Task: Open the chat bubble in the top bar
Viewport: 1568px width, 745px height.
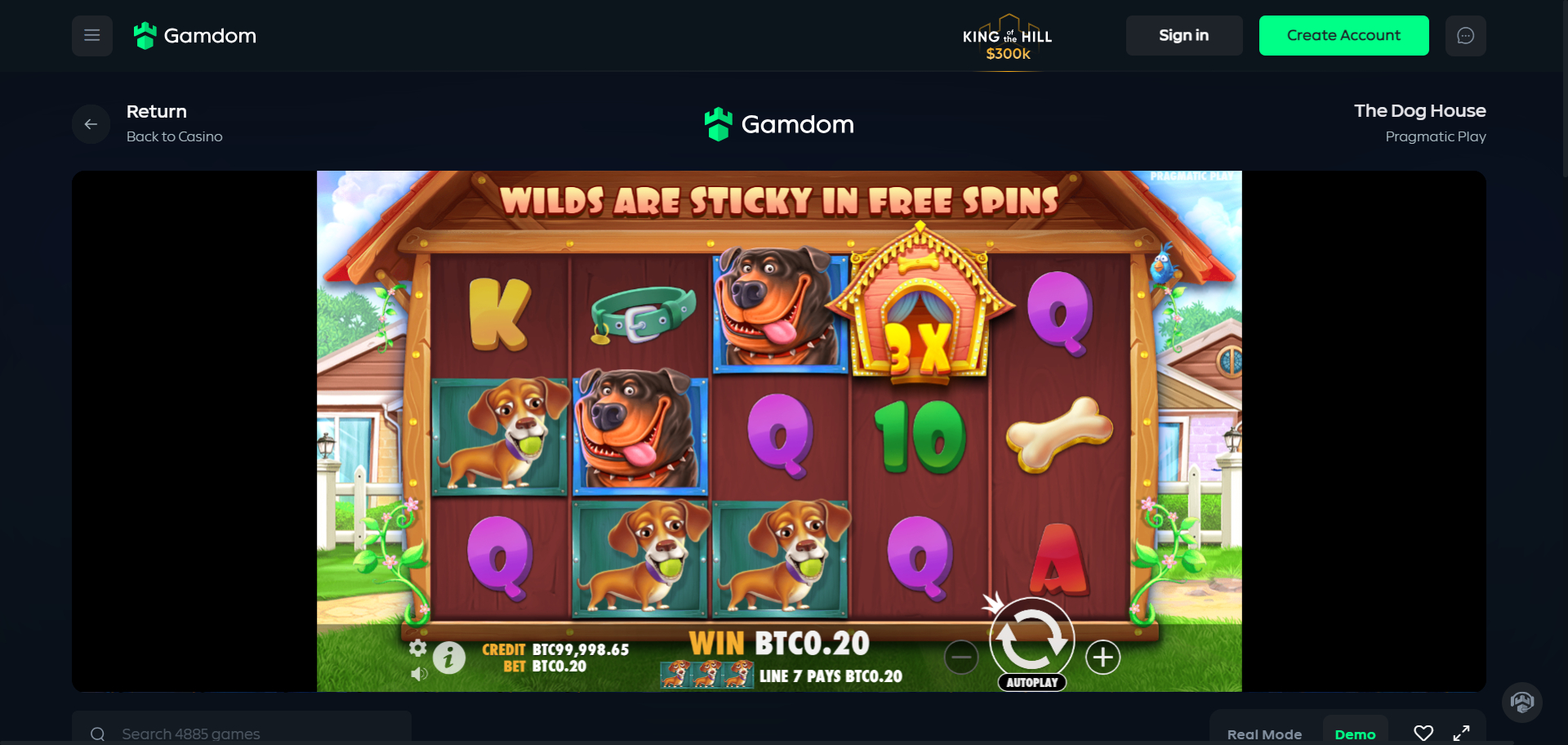Action: click(1466, 35)
